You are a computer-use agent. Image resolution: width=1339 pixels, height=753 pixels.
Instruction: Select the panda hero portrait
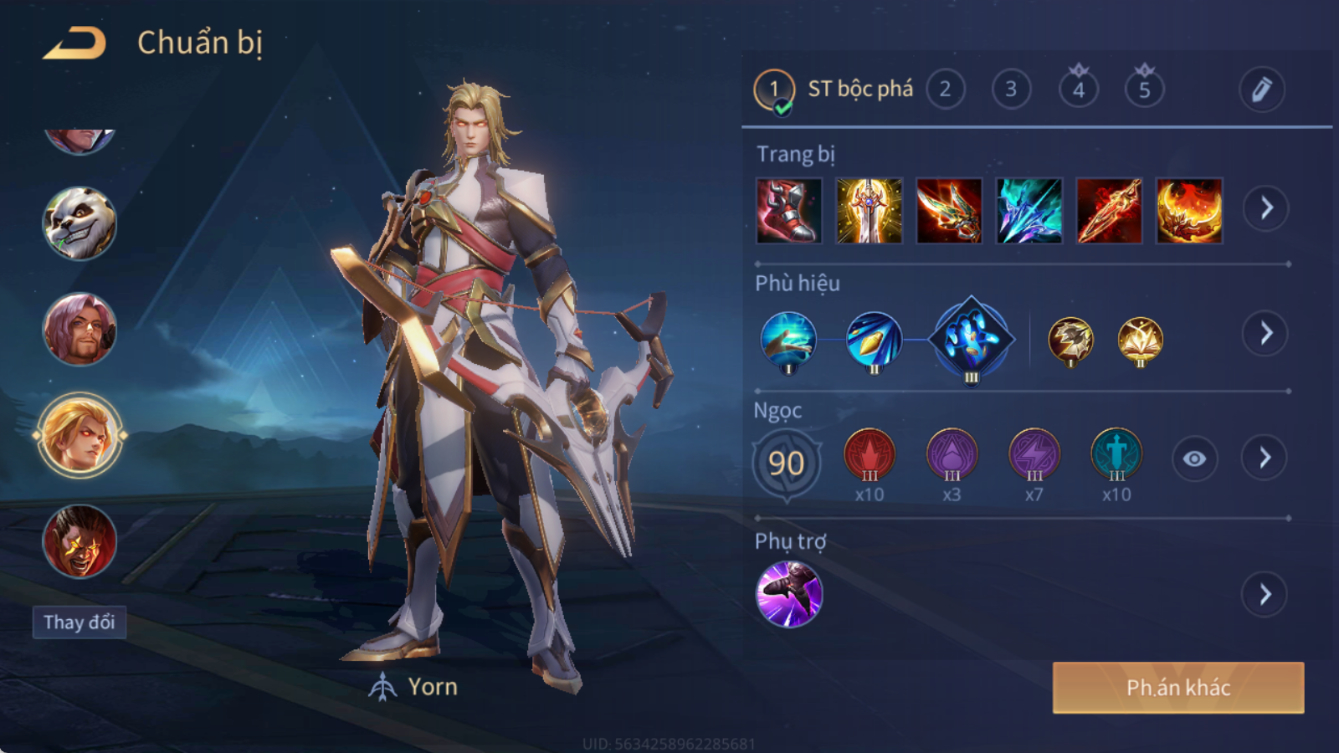pos(79,223)
